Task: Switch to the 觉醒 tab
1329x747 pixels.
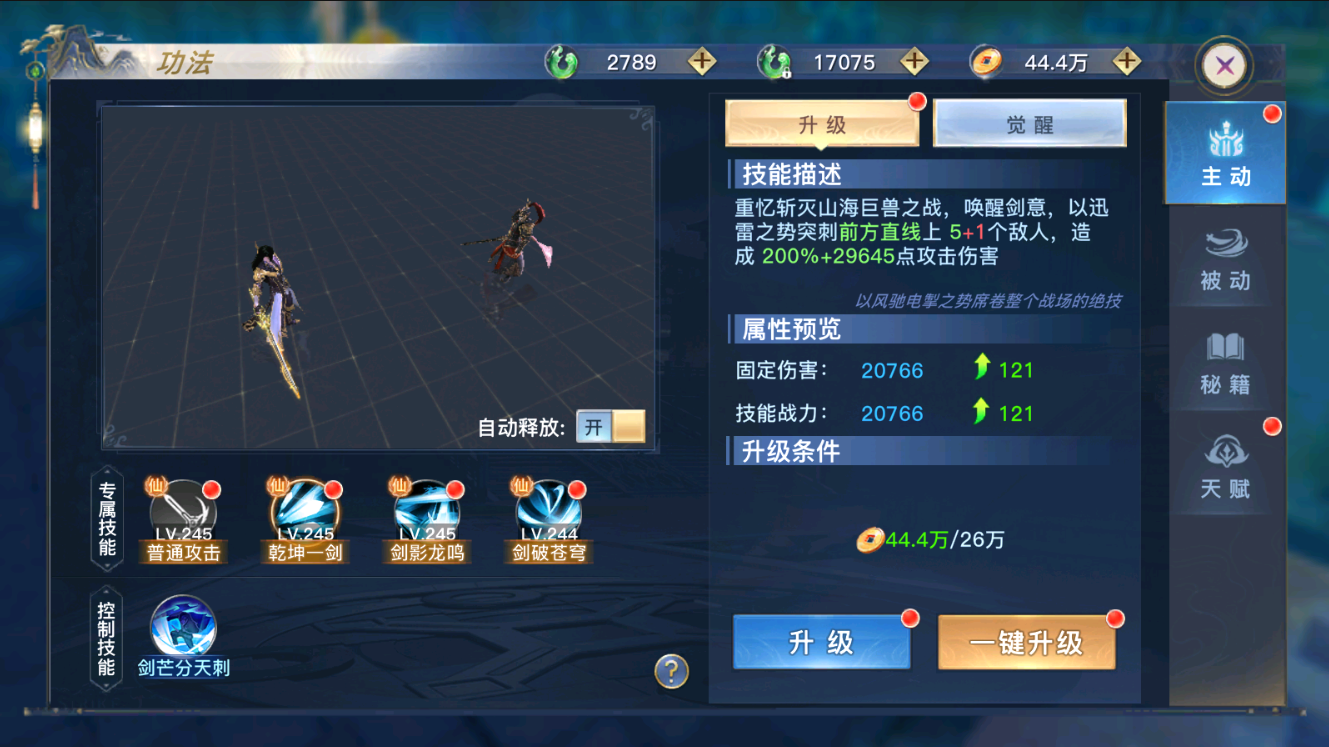Action: point(1030,122)
